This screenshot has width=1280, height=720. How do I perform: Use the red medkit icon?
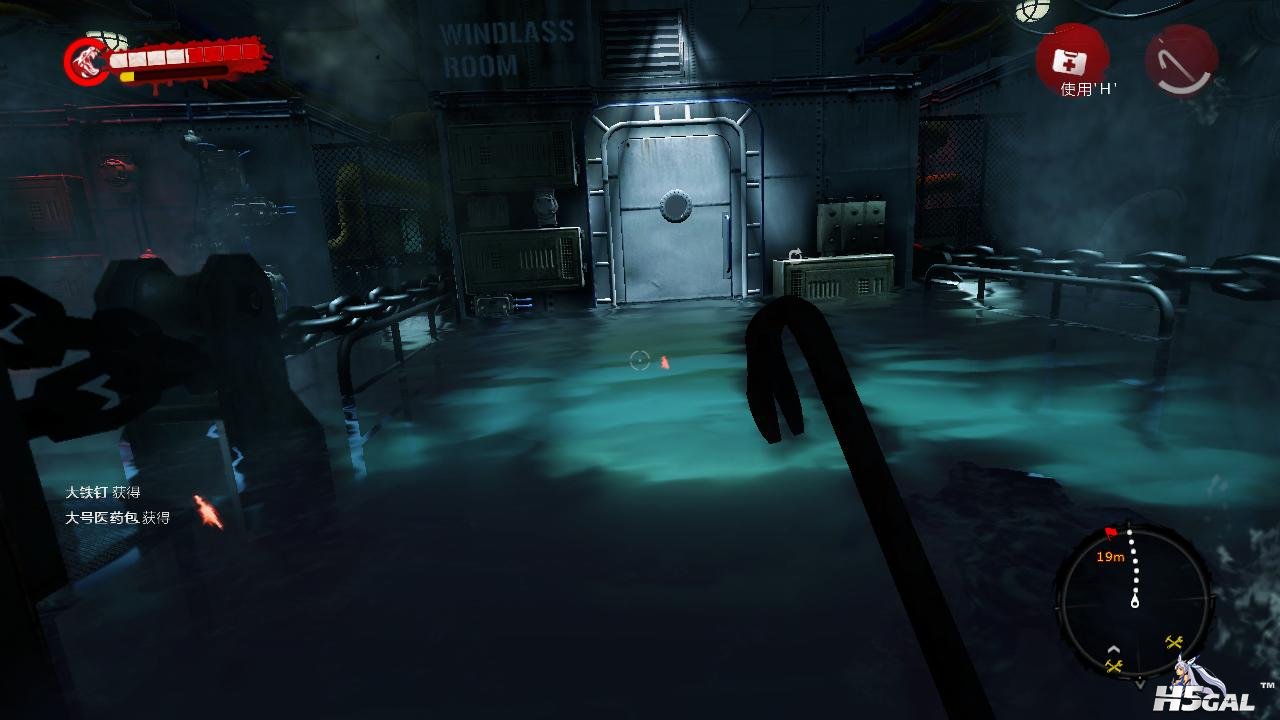1071,60
